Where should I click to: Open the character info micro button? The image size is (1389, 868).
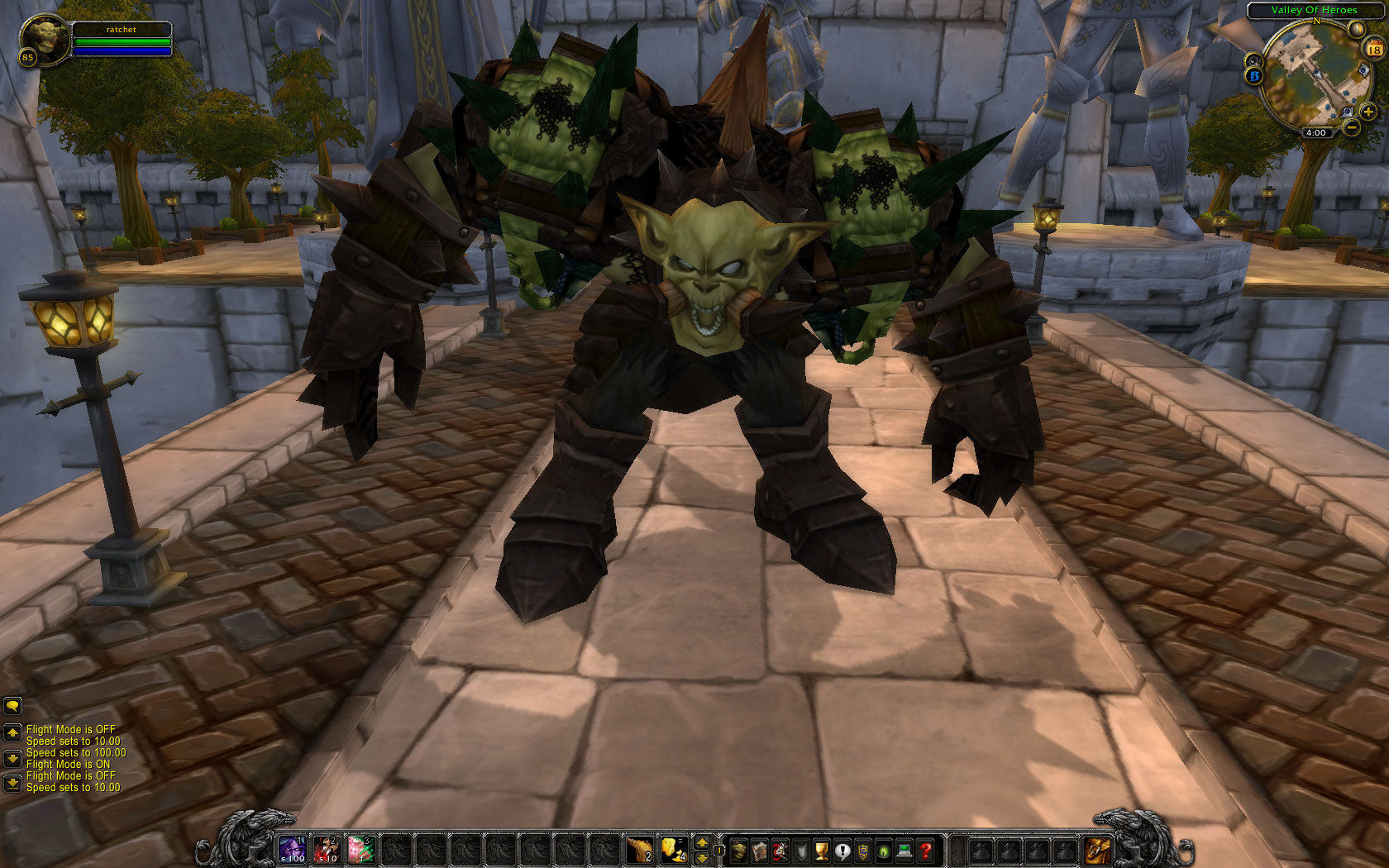739,851
